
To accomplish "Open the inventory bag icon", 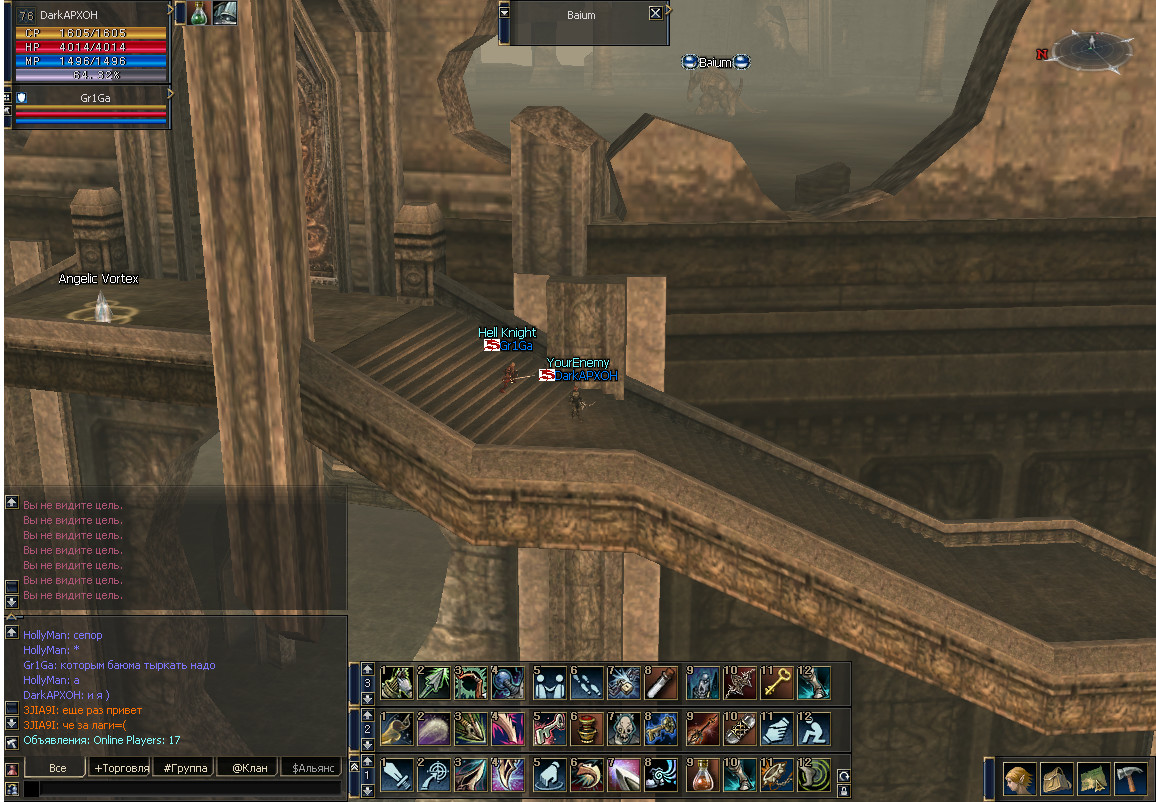I will coord(1056,778).
